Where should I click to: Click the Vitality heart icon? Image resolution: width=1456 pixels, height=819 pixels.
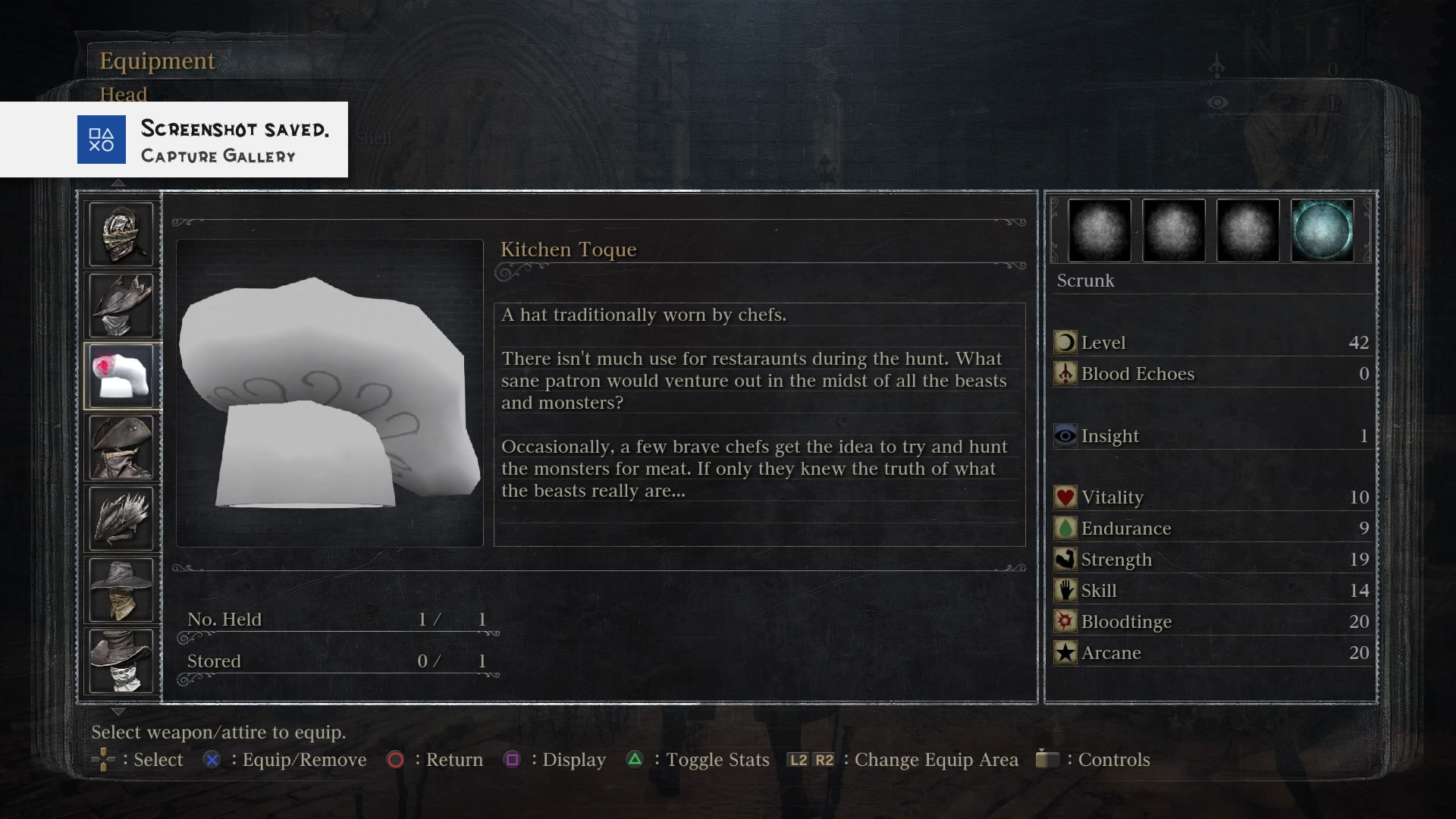coord(1065,497)
